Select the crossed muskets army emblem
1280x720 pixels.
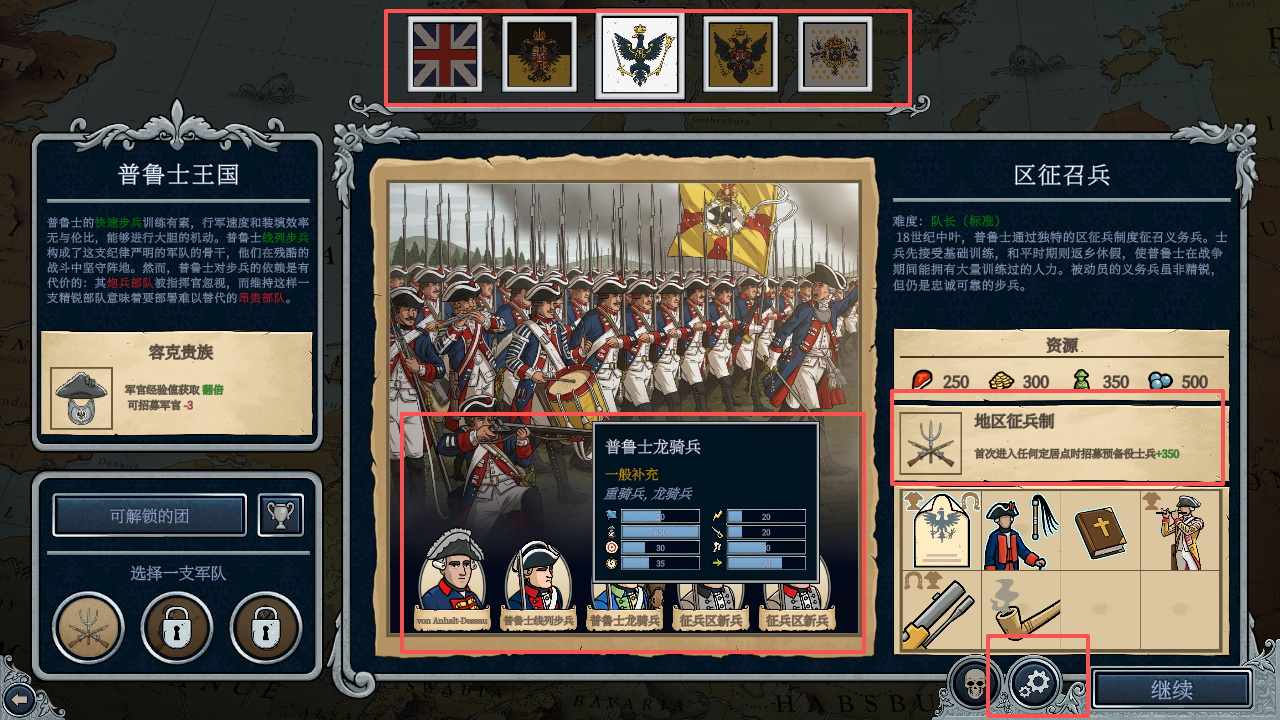coord(88,629)
